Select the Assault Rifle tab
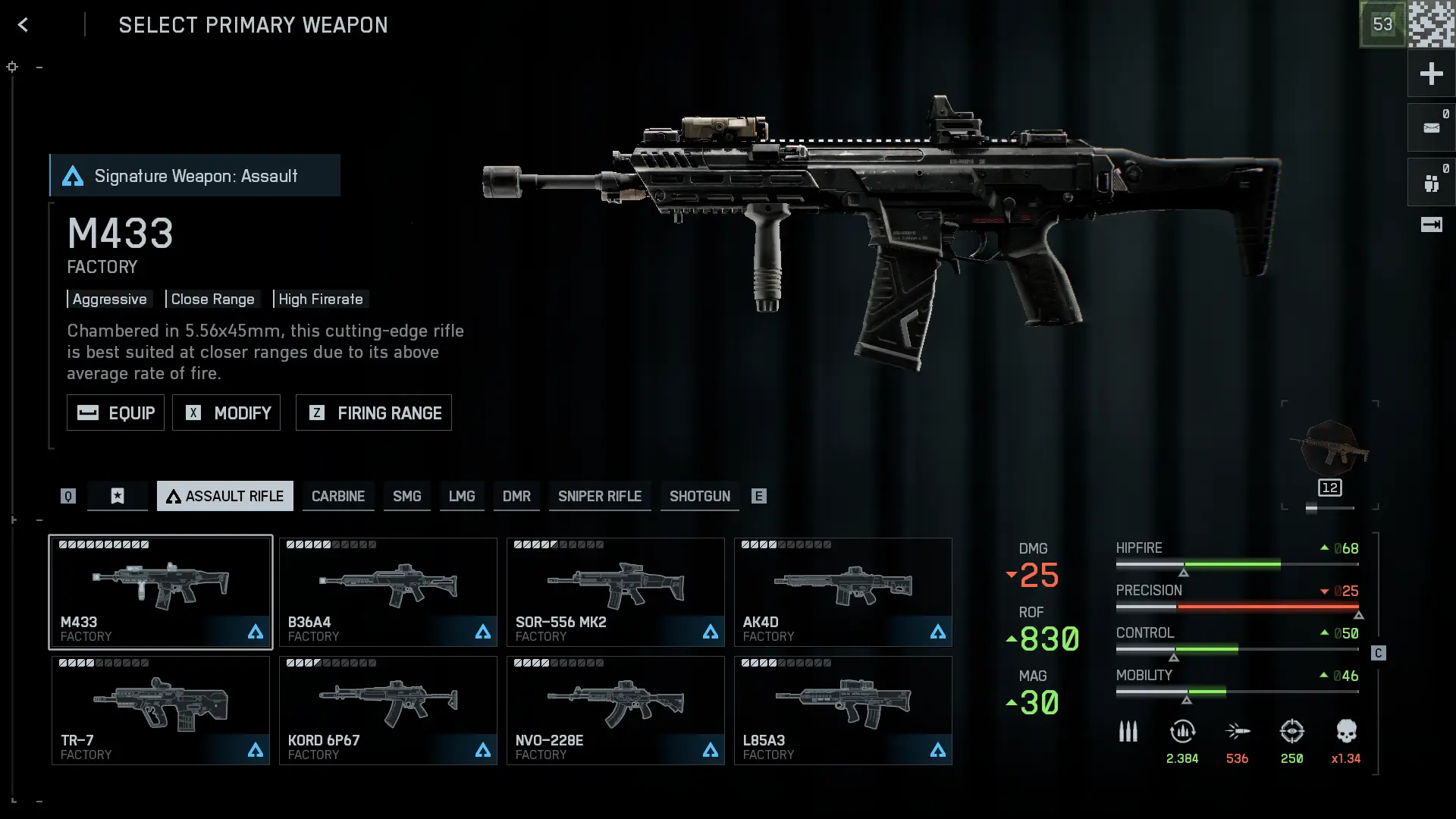 [x=225, y=496]
